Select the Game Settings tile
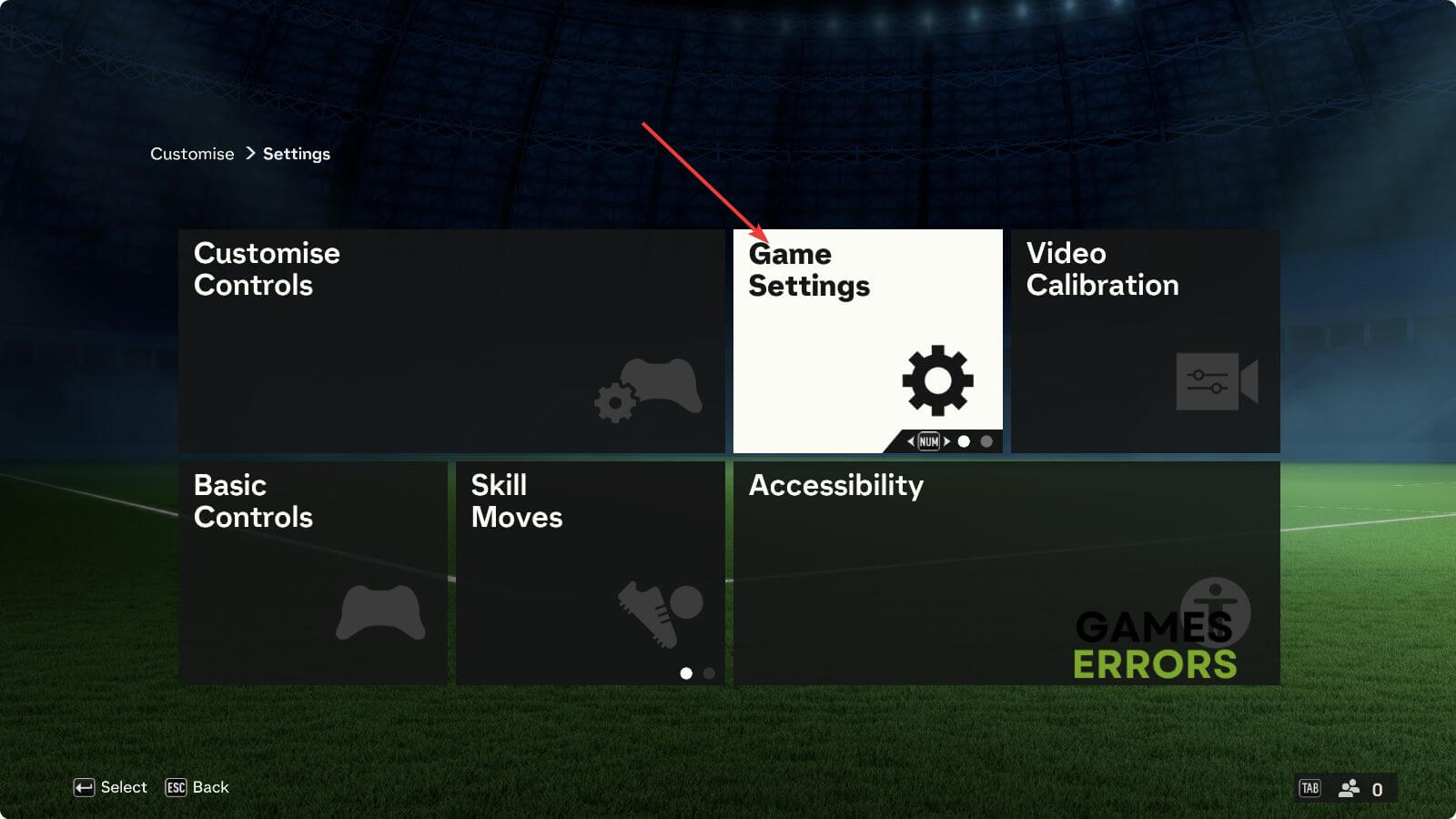This screenshot has width=1456, height=819. 867,340
